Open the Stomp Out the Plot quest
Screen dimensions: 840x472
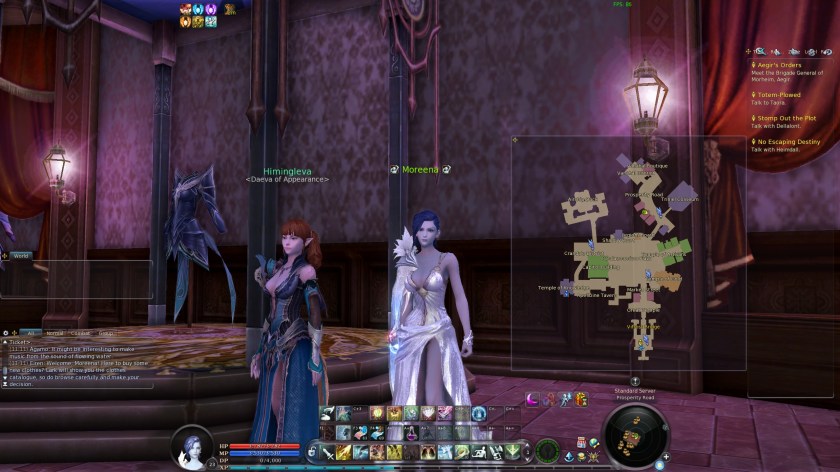(x=787, y=118)
